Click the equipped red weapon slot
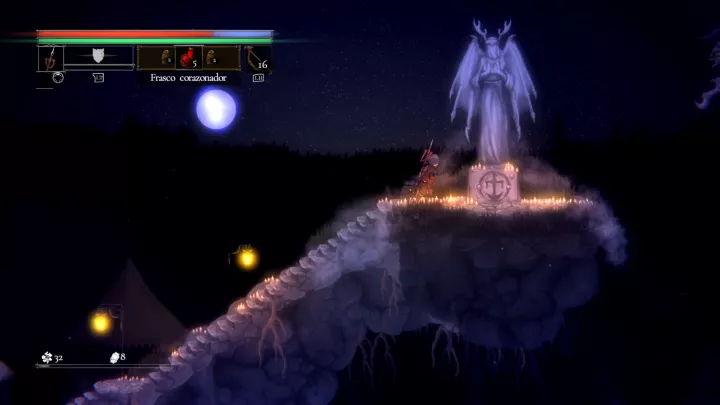The height and width of the screenshot is (405, 720). [x=51, y=58]
